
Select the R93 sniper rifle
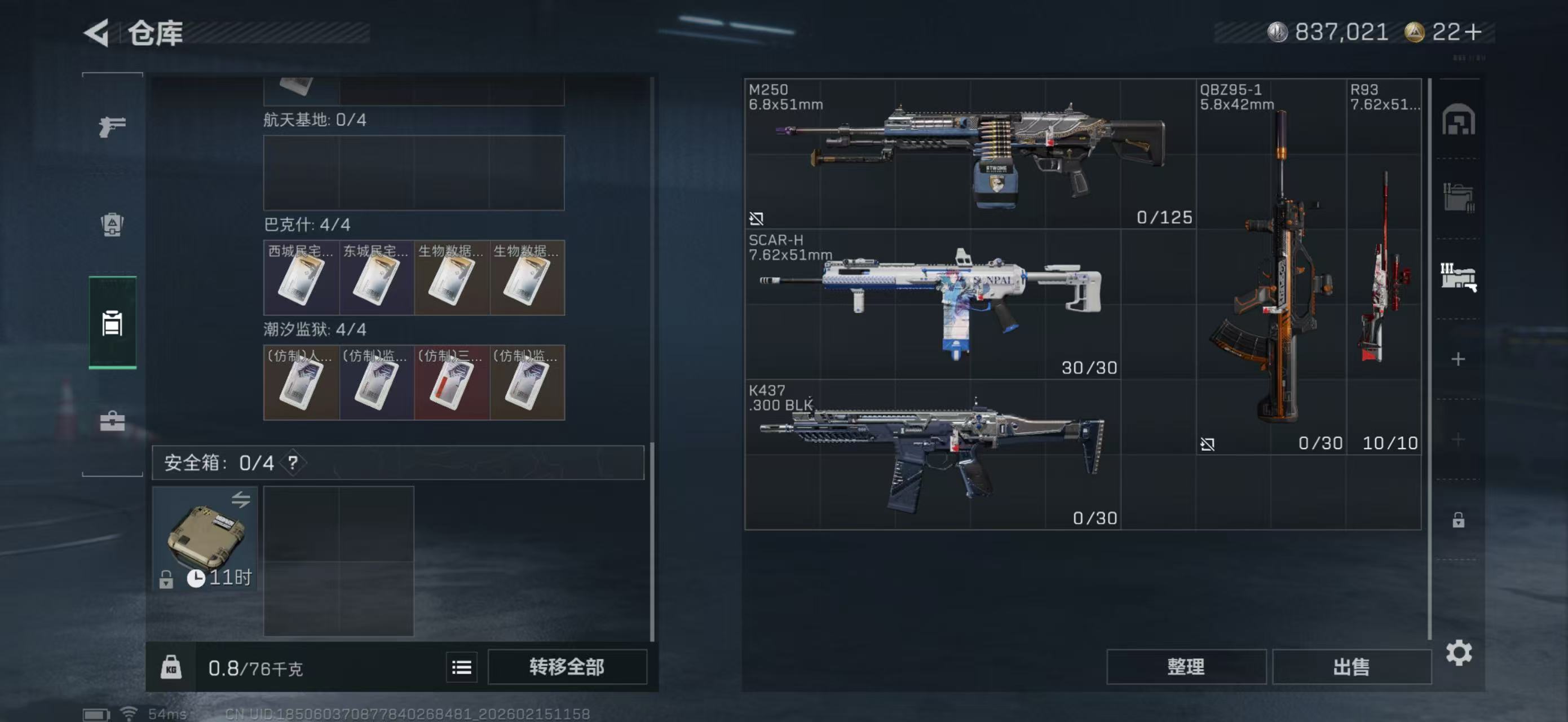pyautogui.click(x=1384, y=267)
